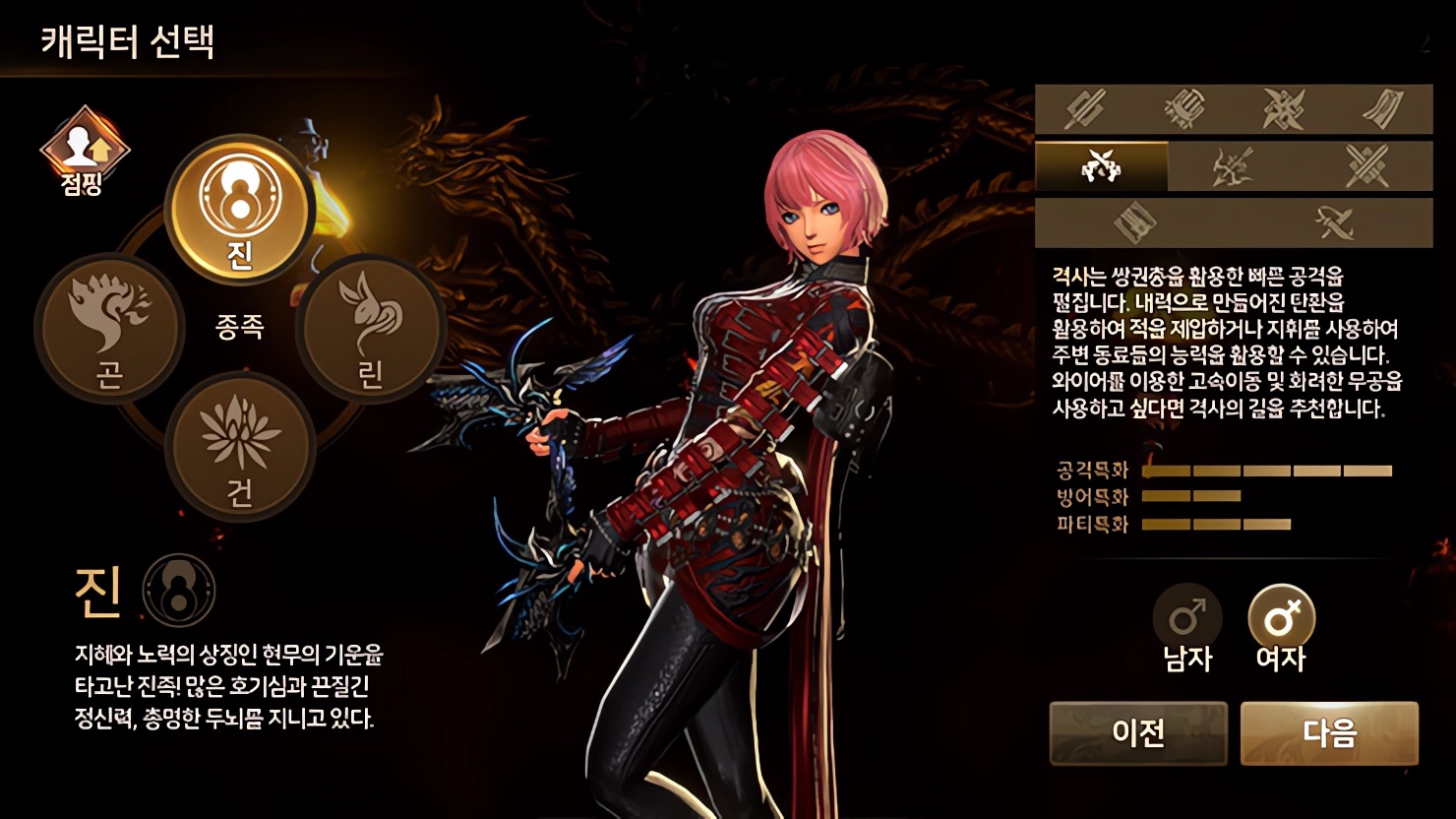Continue with the 다음 button
1456x819 pixels.
pos(1329,733)
